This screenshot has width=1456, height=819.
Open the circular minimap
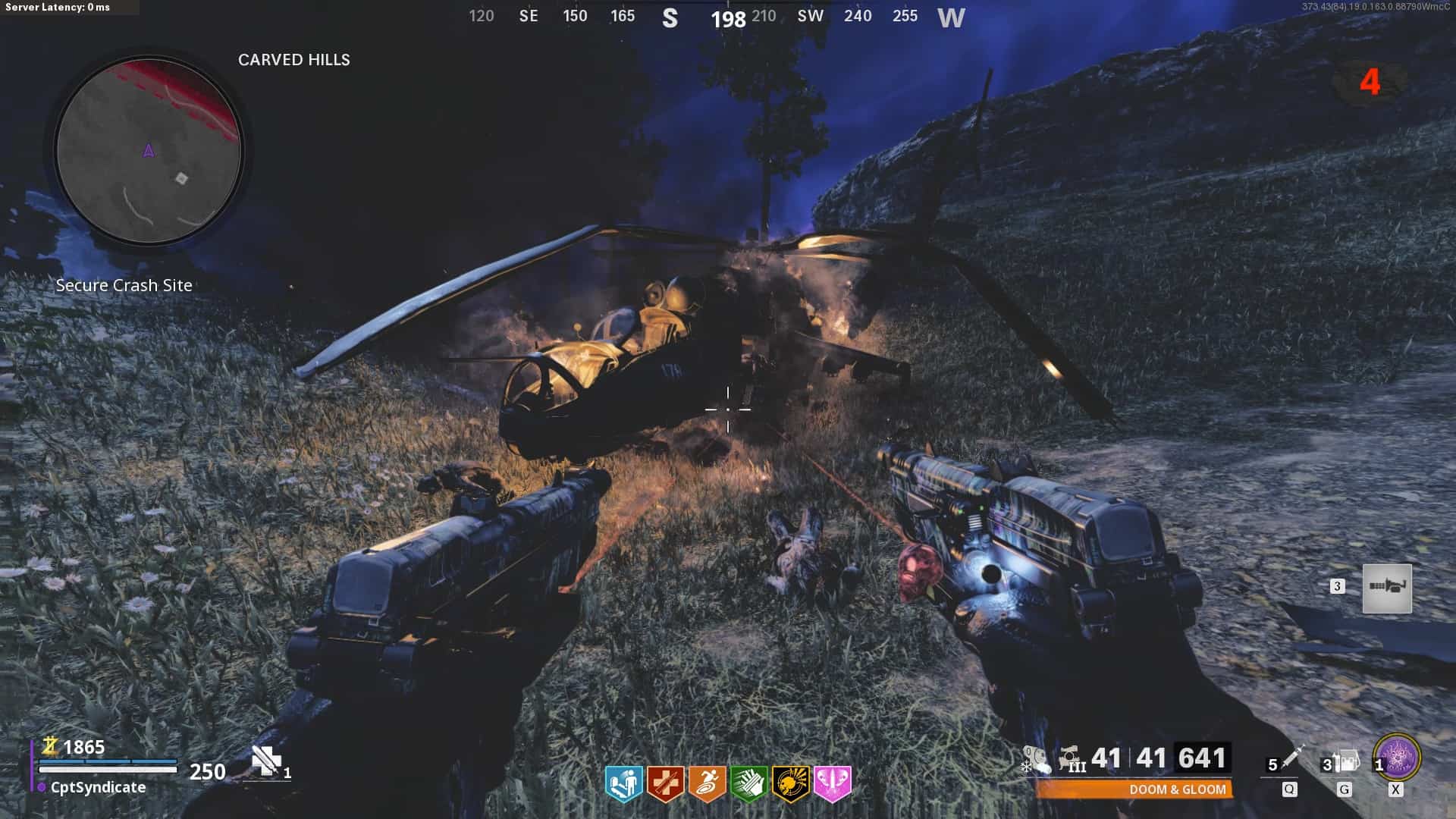click(149, 152)
